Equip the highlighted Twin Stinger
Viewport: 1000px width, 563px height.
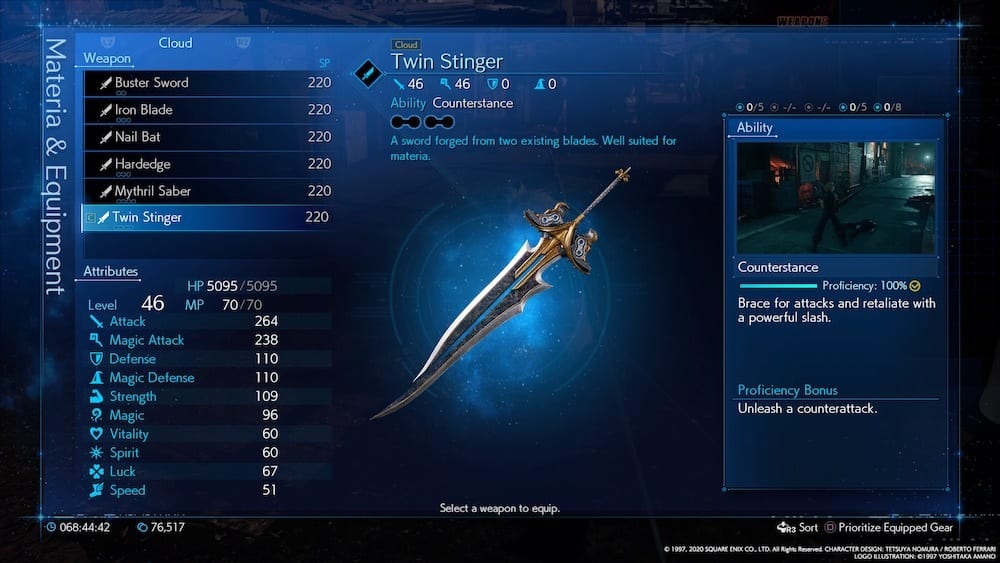pyautogui.click(x=206, y=218)
